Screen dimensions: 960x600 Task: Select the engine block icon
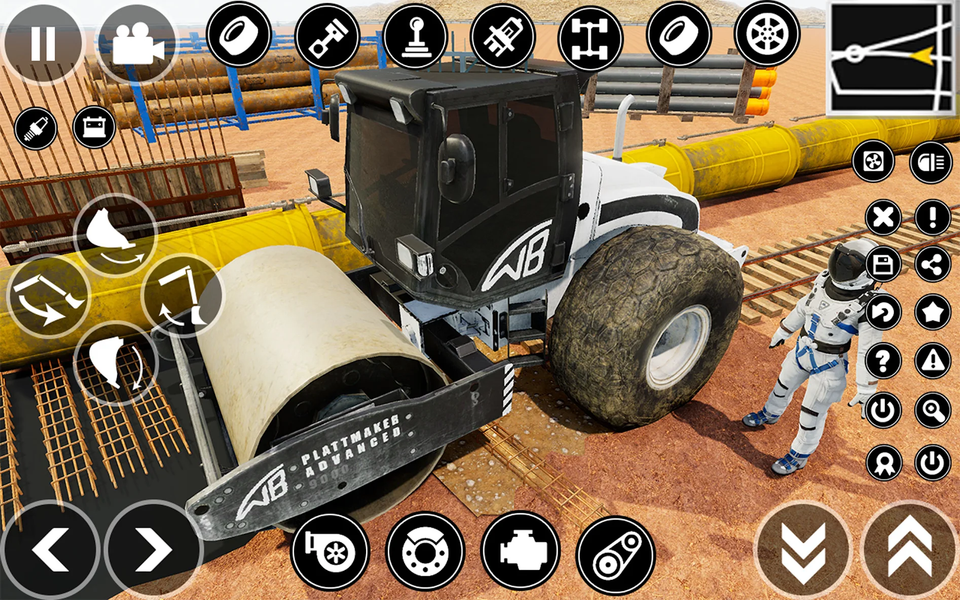520,551
